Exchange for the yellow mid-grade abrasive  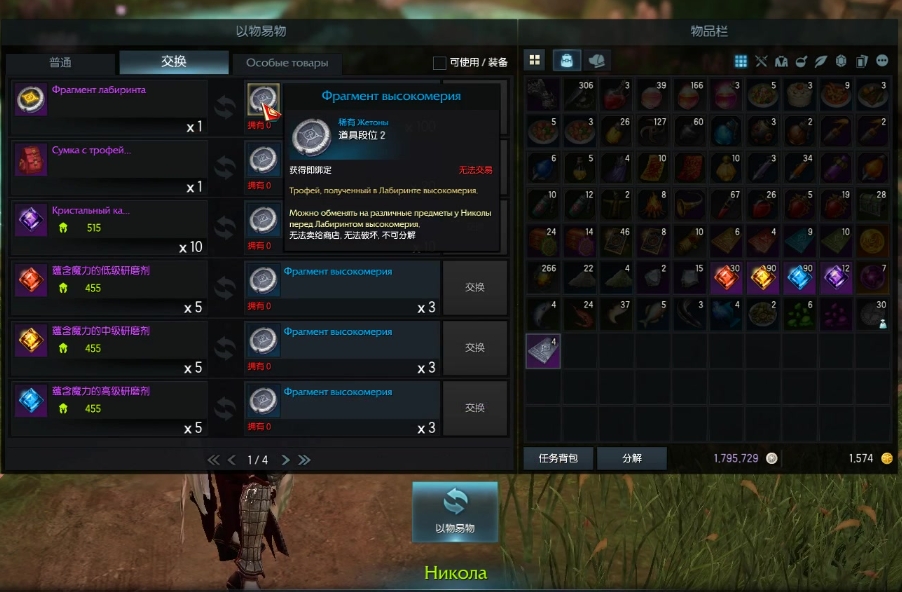pyautogui.click(x=474, y=348)
